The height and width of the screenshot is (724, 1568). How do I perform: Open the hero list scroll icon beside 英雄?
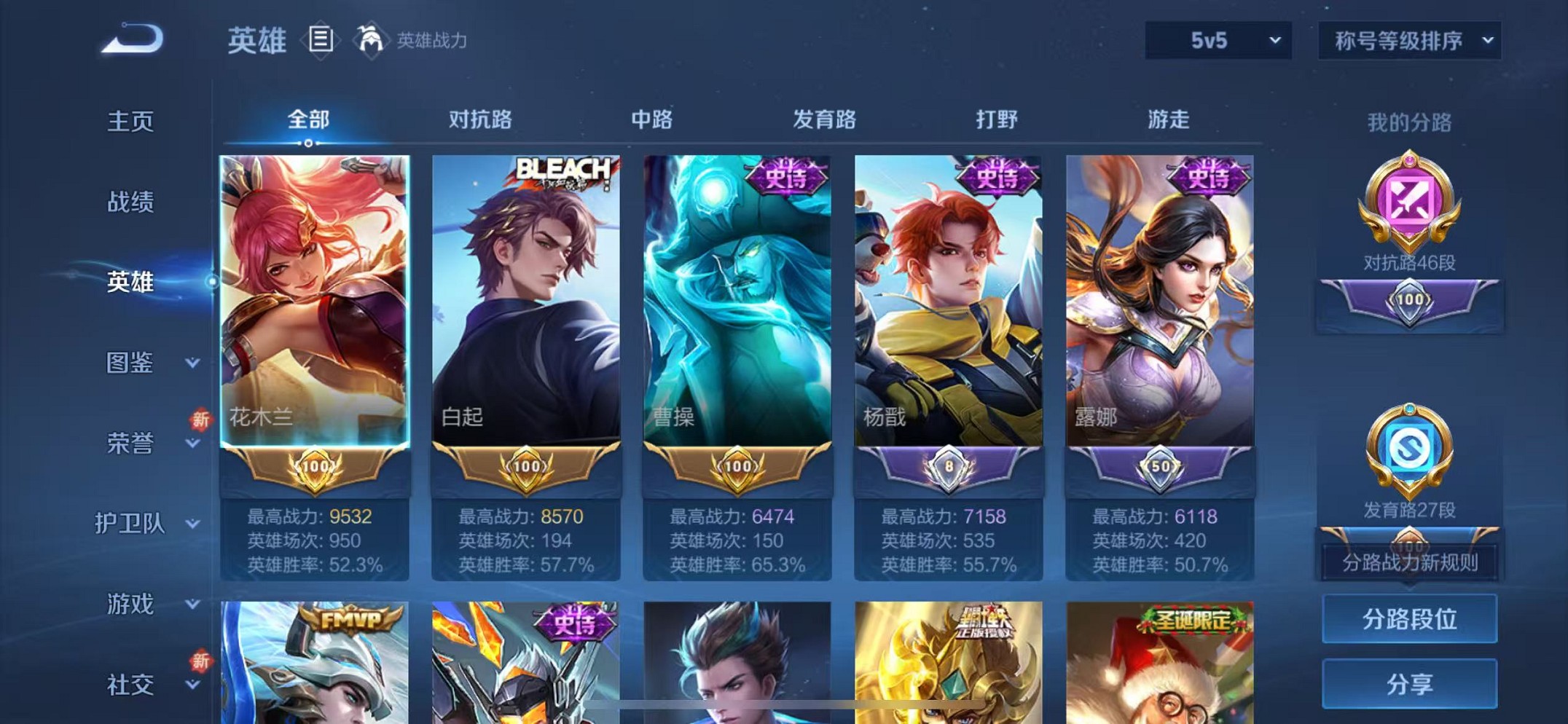319,40
